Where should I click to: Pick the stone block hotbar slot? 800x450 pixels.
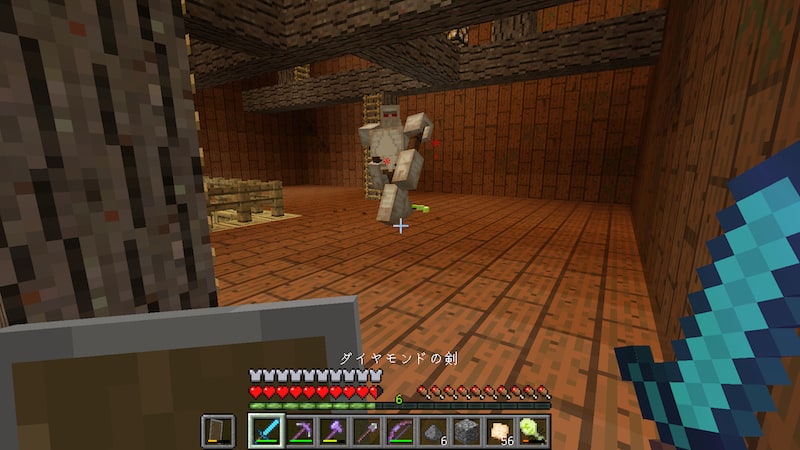pyautogui.click(x=467, y=431)
